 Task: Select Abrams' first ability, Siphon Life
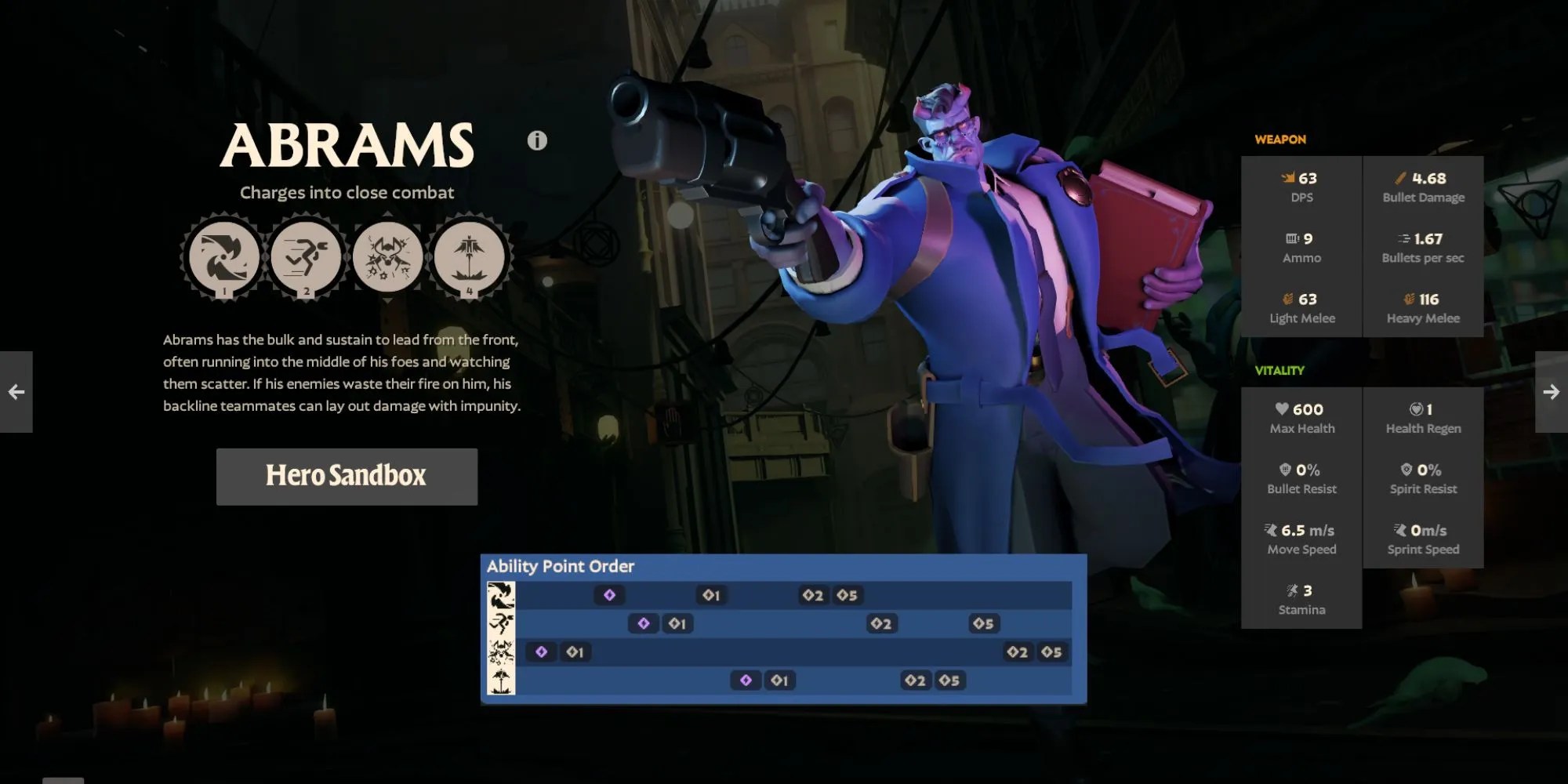(x=224, y=257)
